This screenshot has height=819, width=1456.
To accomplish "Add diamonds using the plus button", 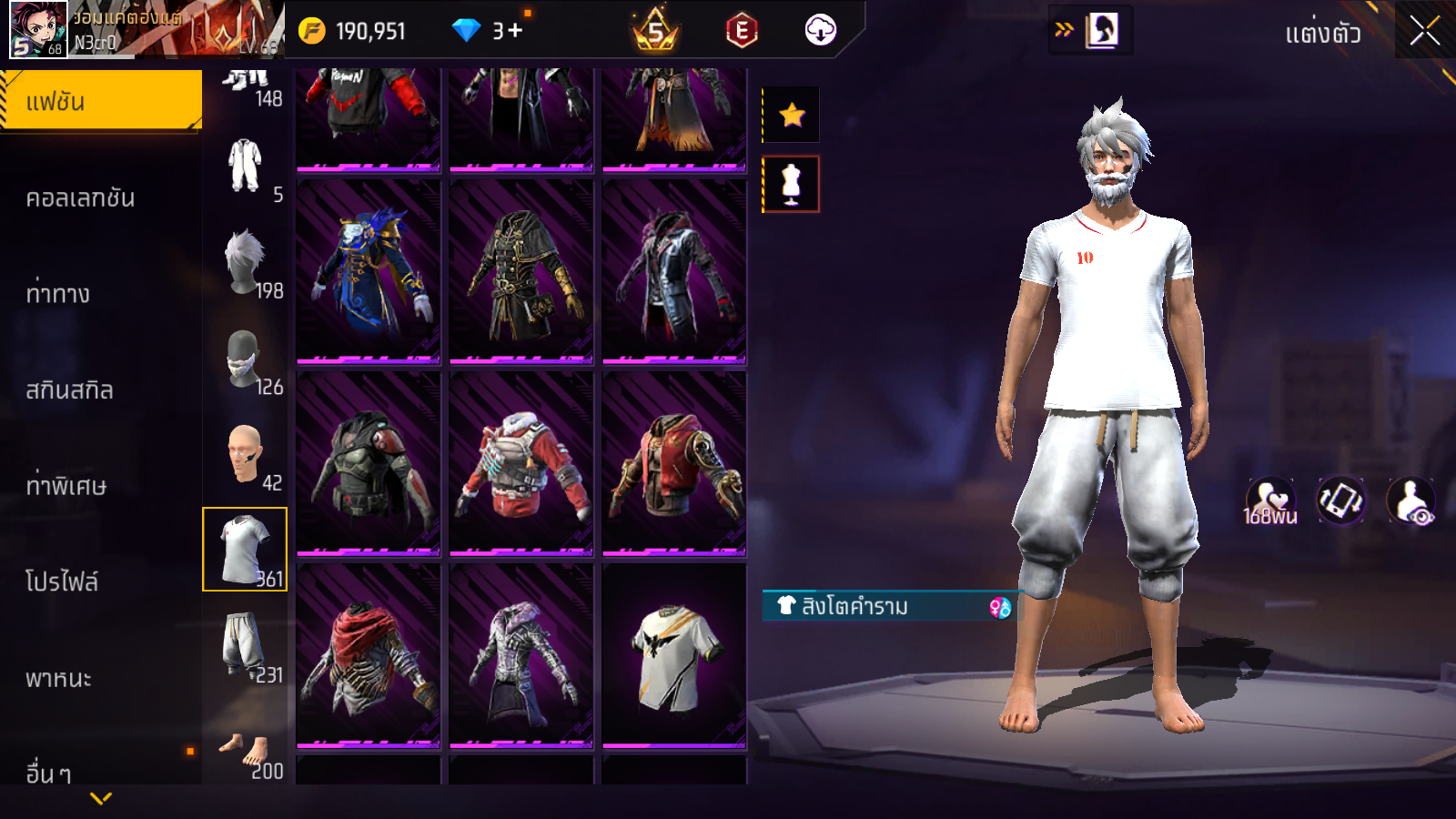I will point(515,31).
